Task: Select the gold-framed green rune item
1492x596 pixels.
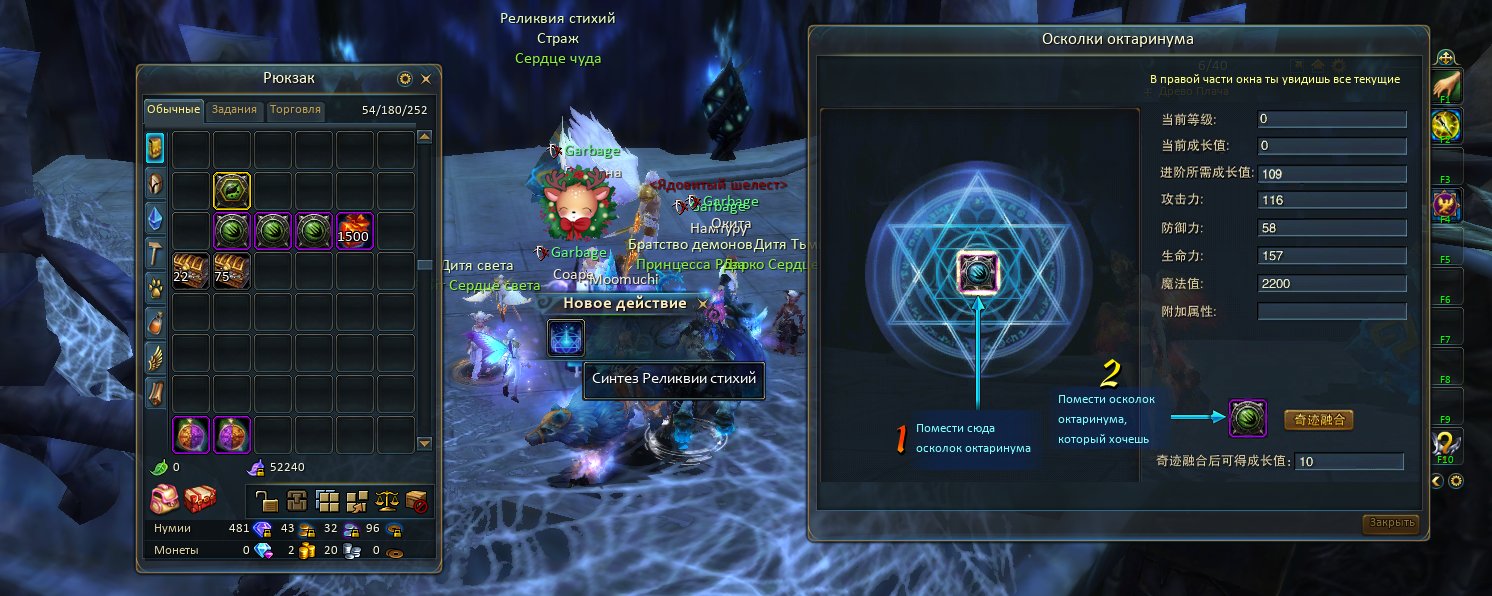Action: 232,190
